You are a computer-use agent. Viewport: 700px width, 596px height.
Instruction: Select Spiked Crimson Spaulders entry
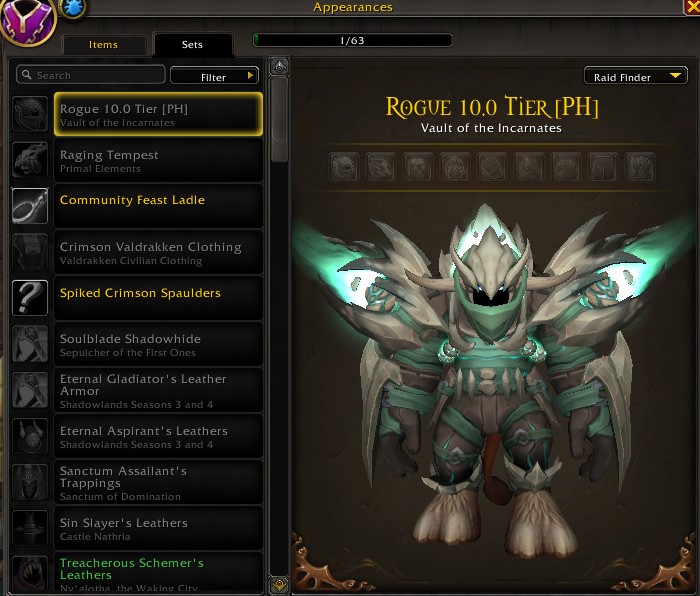pos(158,298)
